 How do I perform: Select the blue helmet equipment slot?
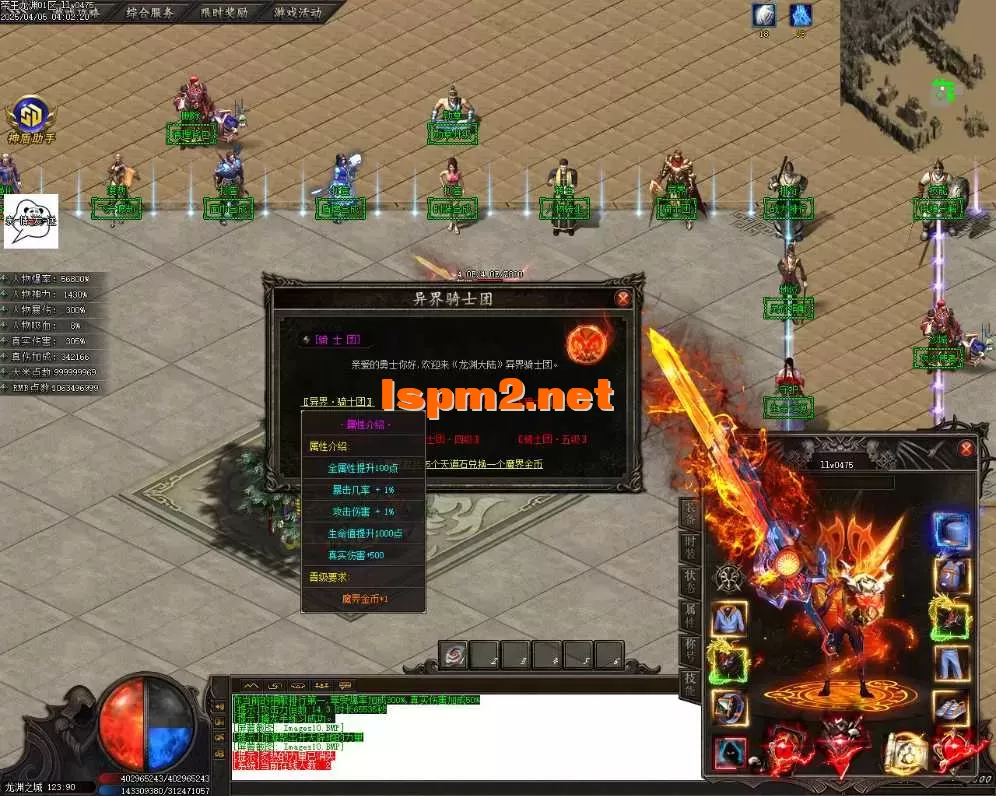[951, 531]
